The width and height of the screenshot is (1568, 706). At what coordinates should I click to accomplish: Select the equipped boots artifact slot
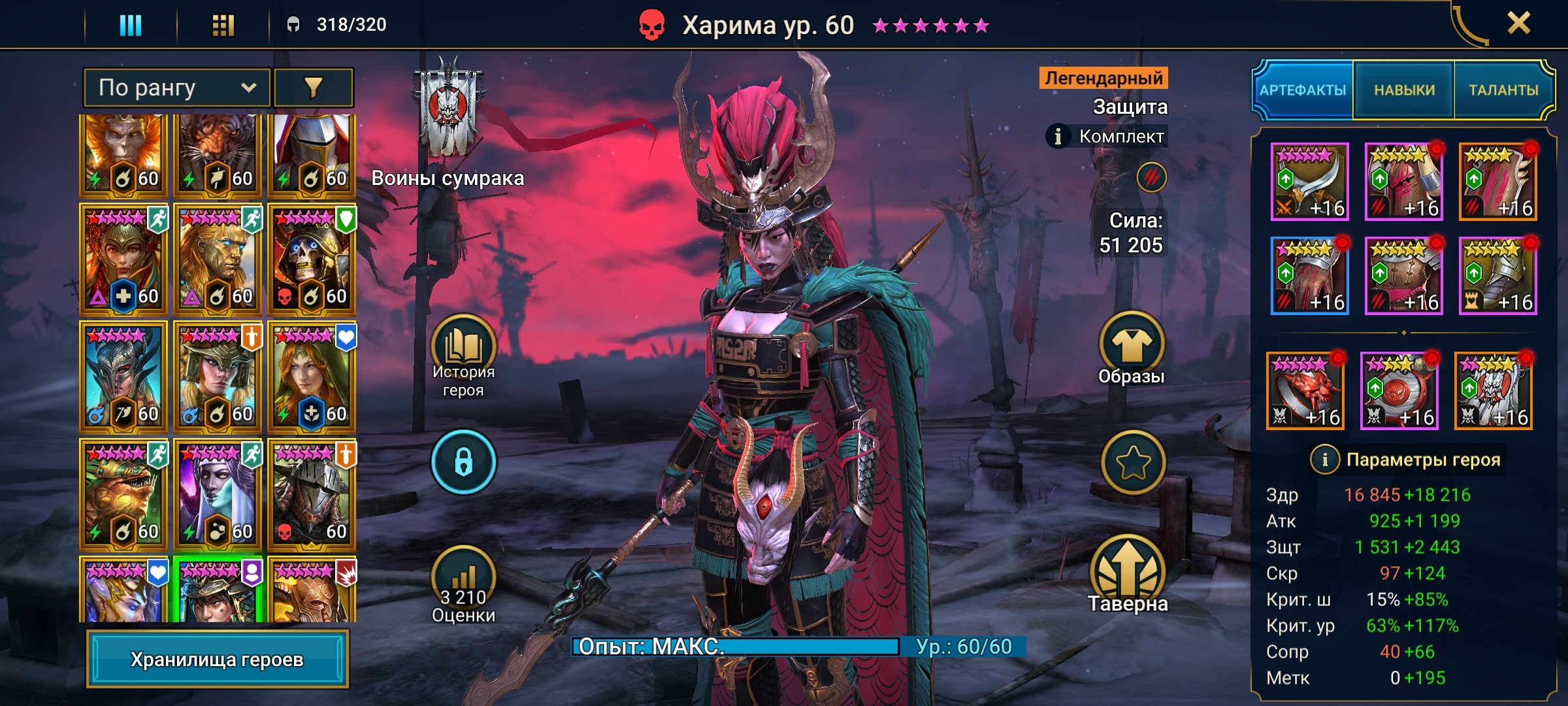[1497, 275]
